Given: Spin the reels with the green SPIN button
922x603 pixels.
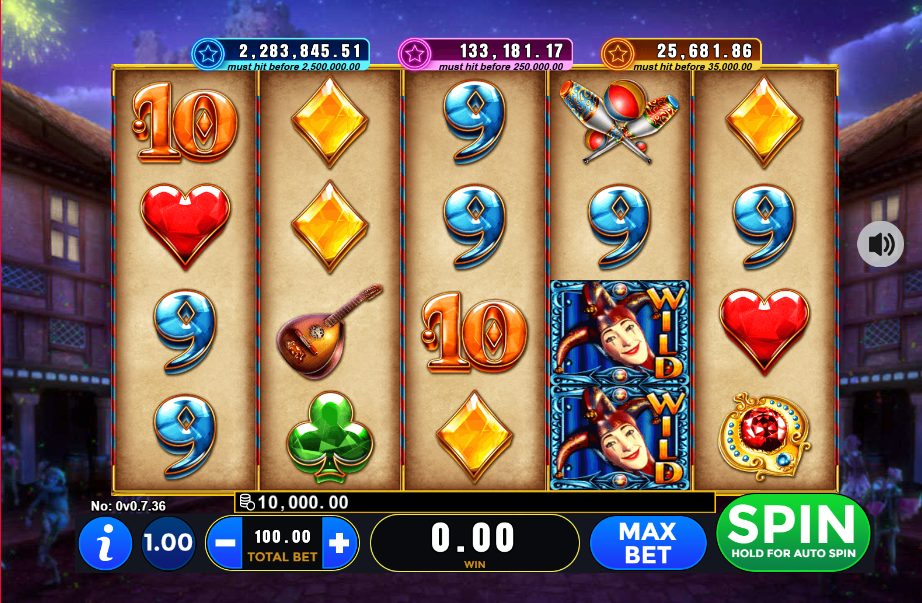Looking at the screenshot, I should 792,532.
